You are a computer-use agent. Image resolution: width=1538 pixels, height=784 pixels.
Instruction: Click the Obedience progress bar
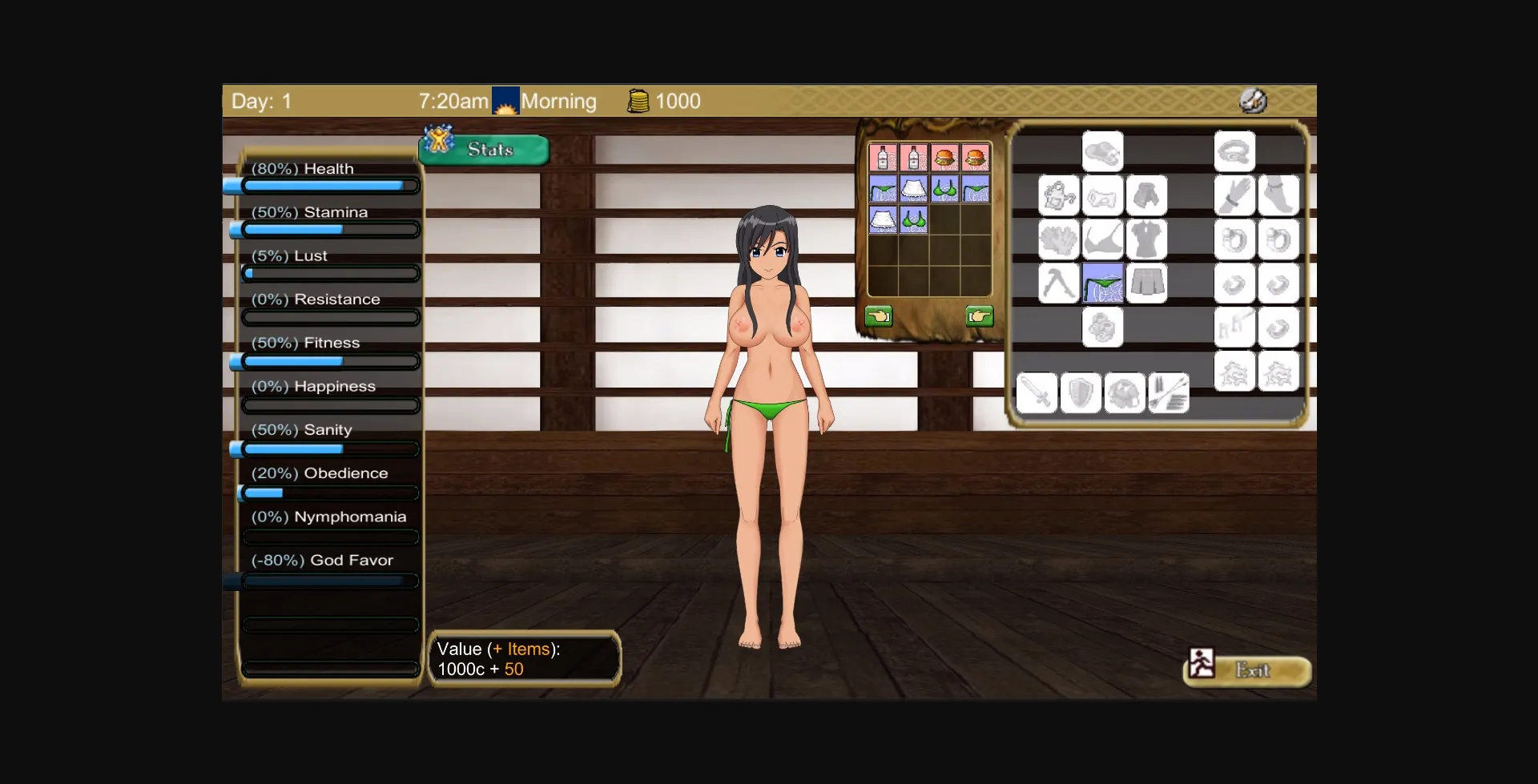[328, 493]
